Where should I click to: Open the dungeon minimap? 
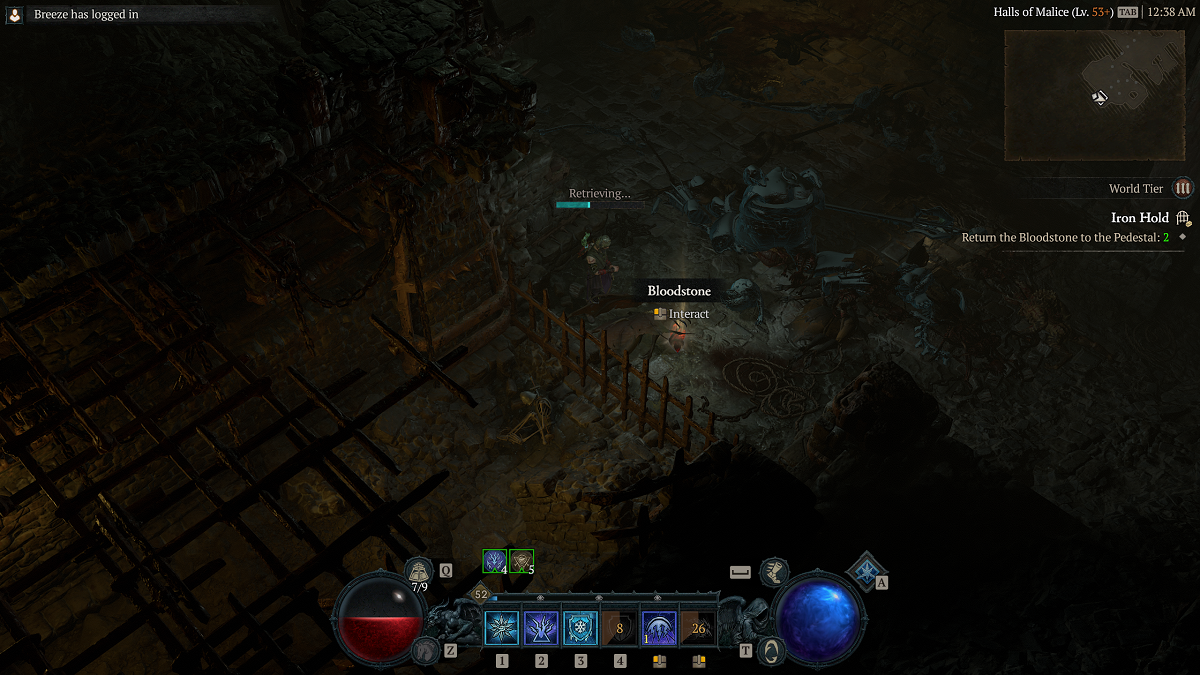click(x=1095, y=95)
